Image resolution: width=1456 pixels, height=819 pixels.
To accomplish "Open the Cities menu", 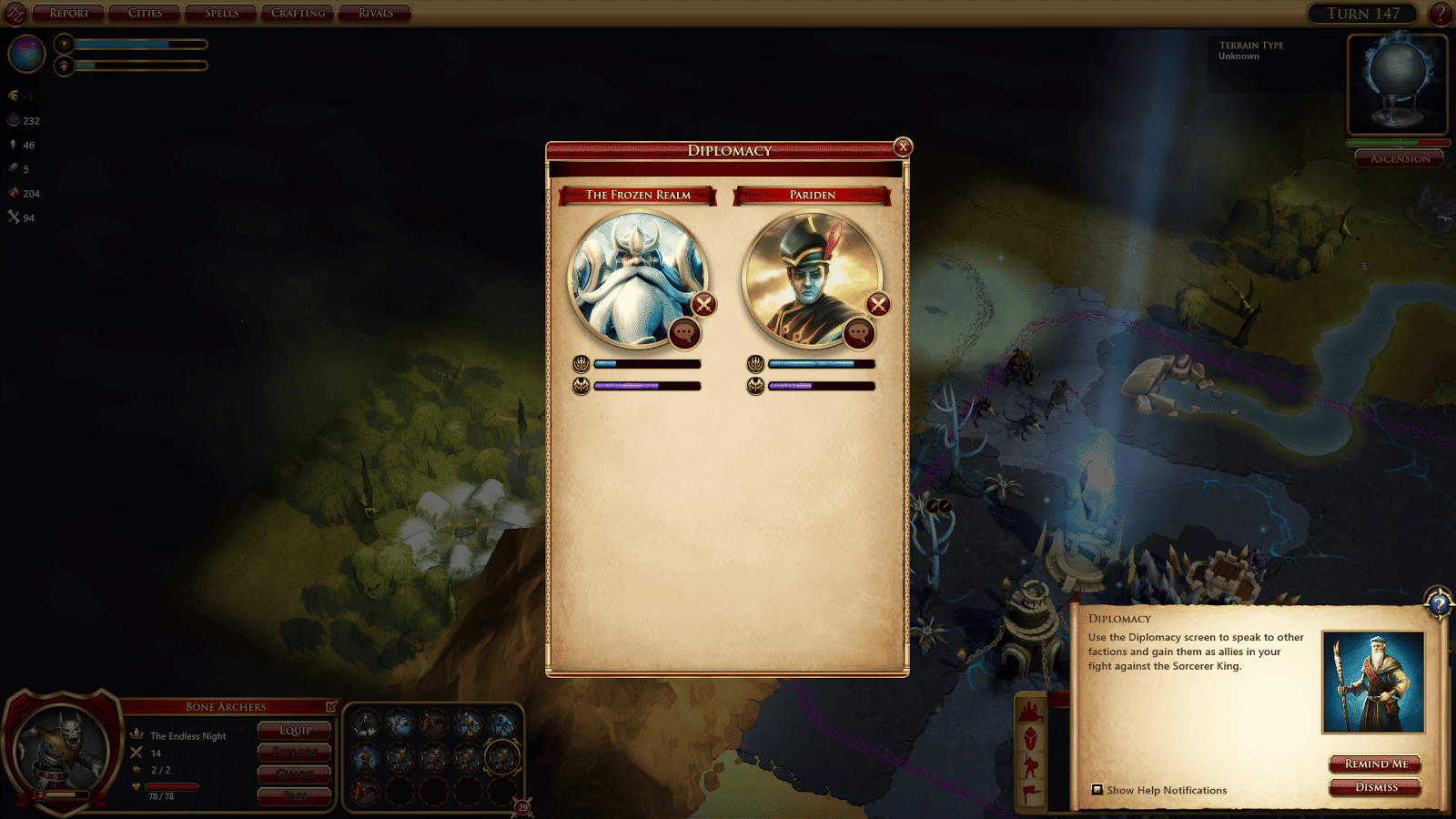I will pos(146,13).
